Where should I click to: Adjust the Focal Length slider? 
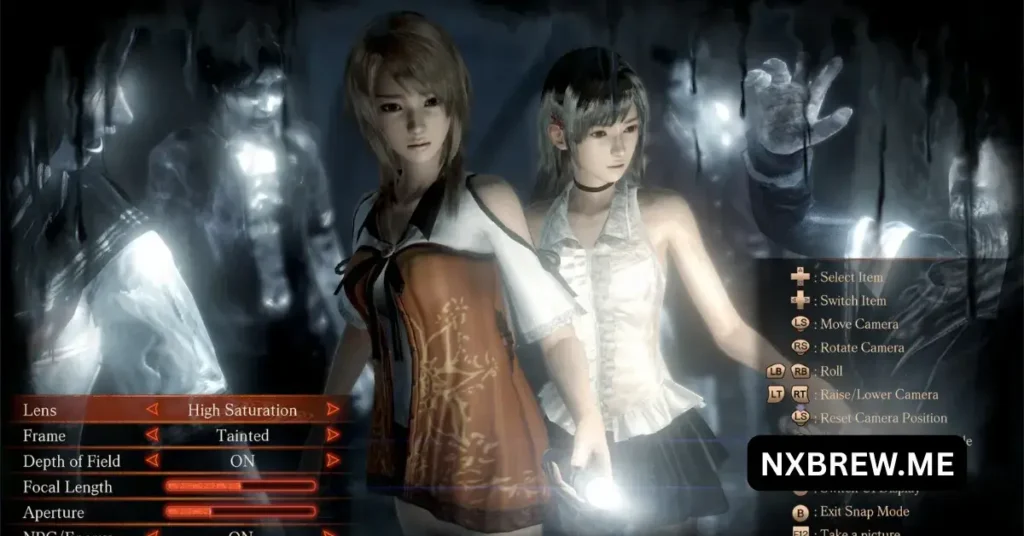point(241,487)
